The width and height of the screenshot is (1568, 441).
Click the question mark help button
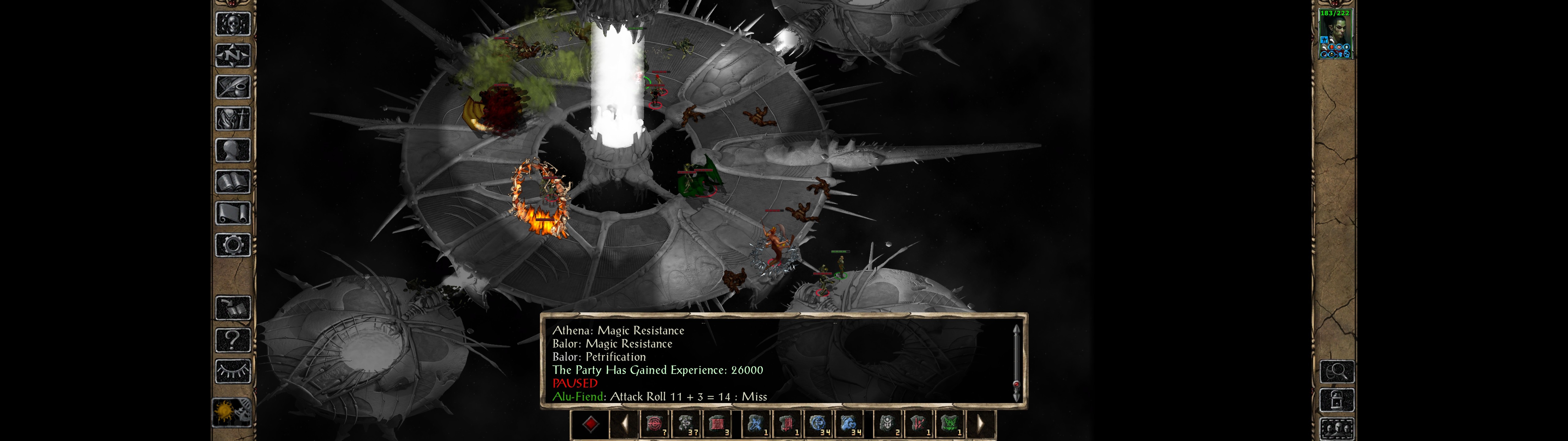pos(233,339)
